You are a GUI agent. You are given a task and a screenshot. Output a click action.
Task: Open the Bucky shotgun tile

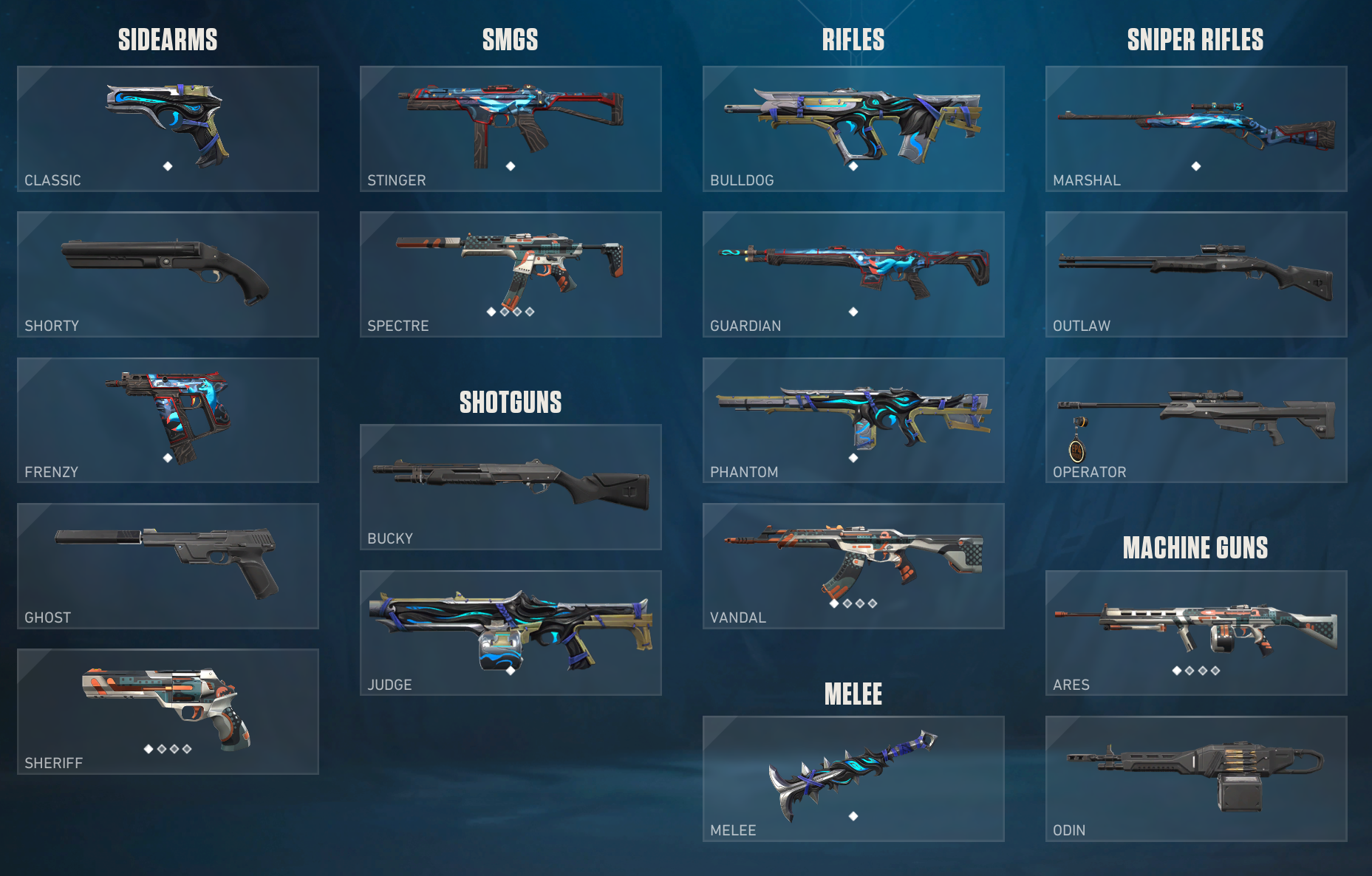pos(511,487)
